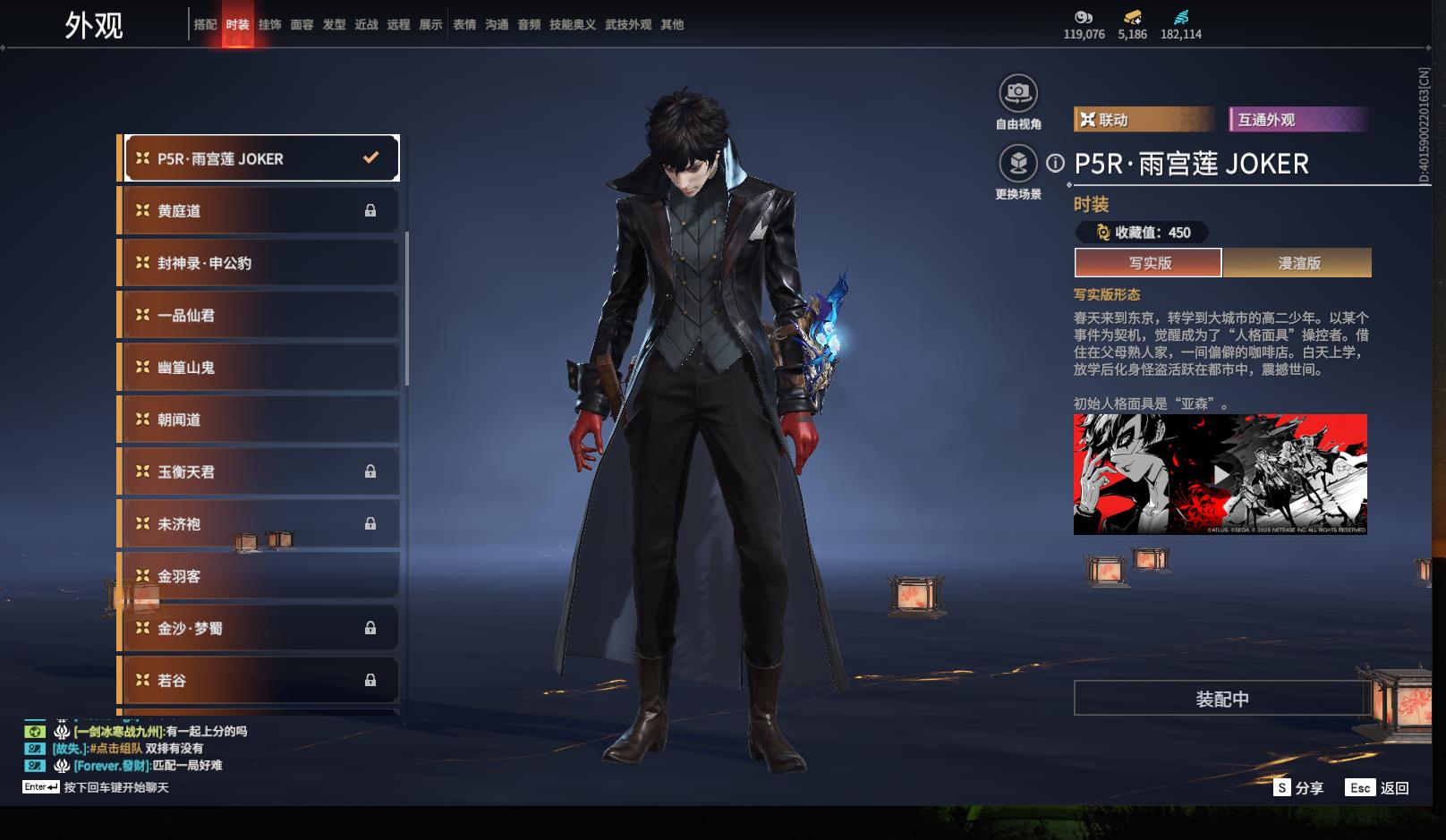Select the 封神录·申公豹 outfit
This screenshot has width=1446, height=840.
pyautogui.click(x=259, y=263)
